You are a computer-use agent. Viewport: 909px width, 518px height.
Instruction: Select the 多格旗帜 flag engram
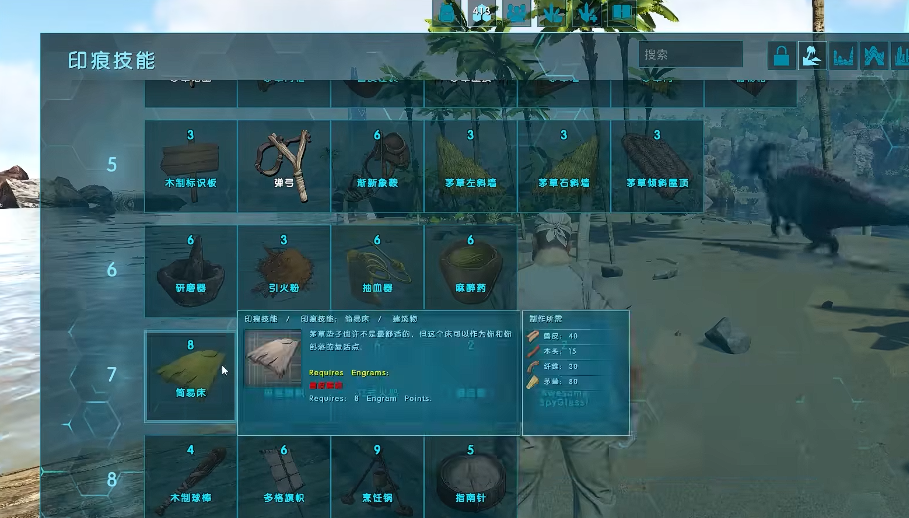click(x=284, y=477)
